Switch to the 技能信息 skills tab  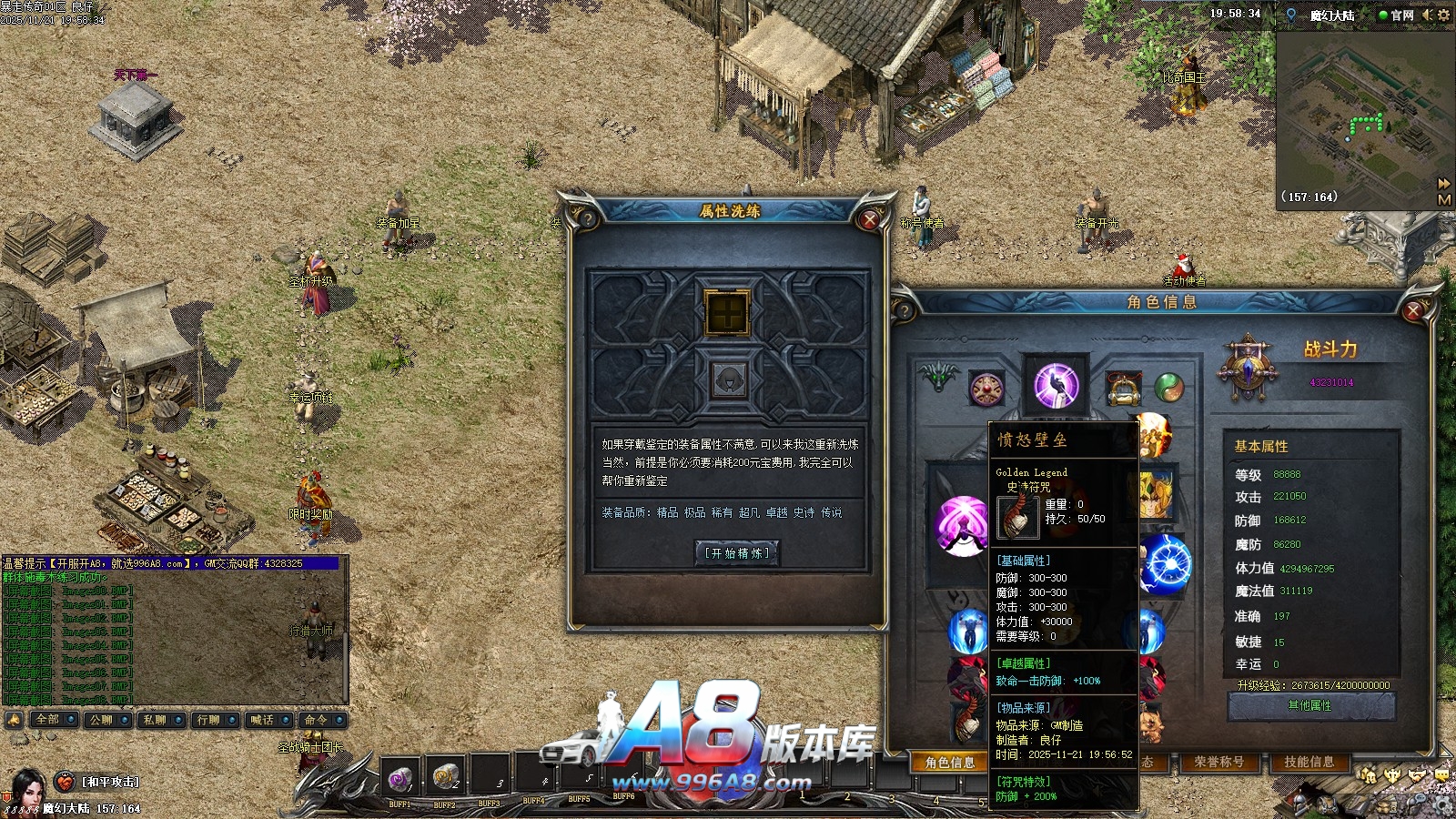(1309, 762)
